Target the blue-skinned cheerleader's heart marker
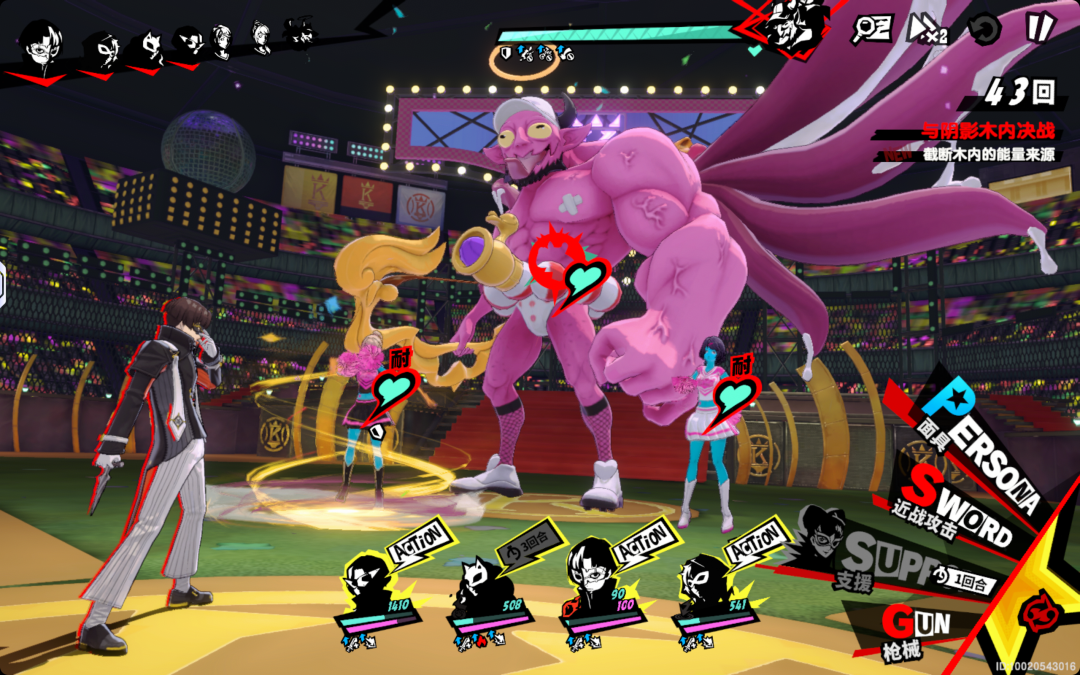 (739, 391)
